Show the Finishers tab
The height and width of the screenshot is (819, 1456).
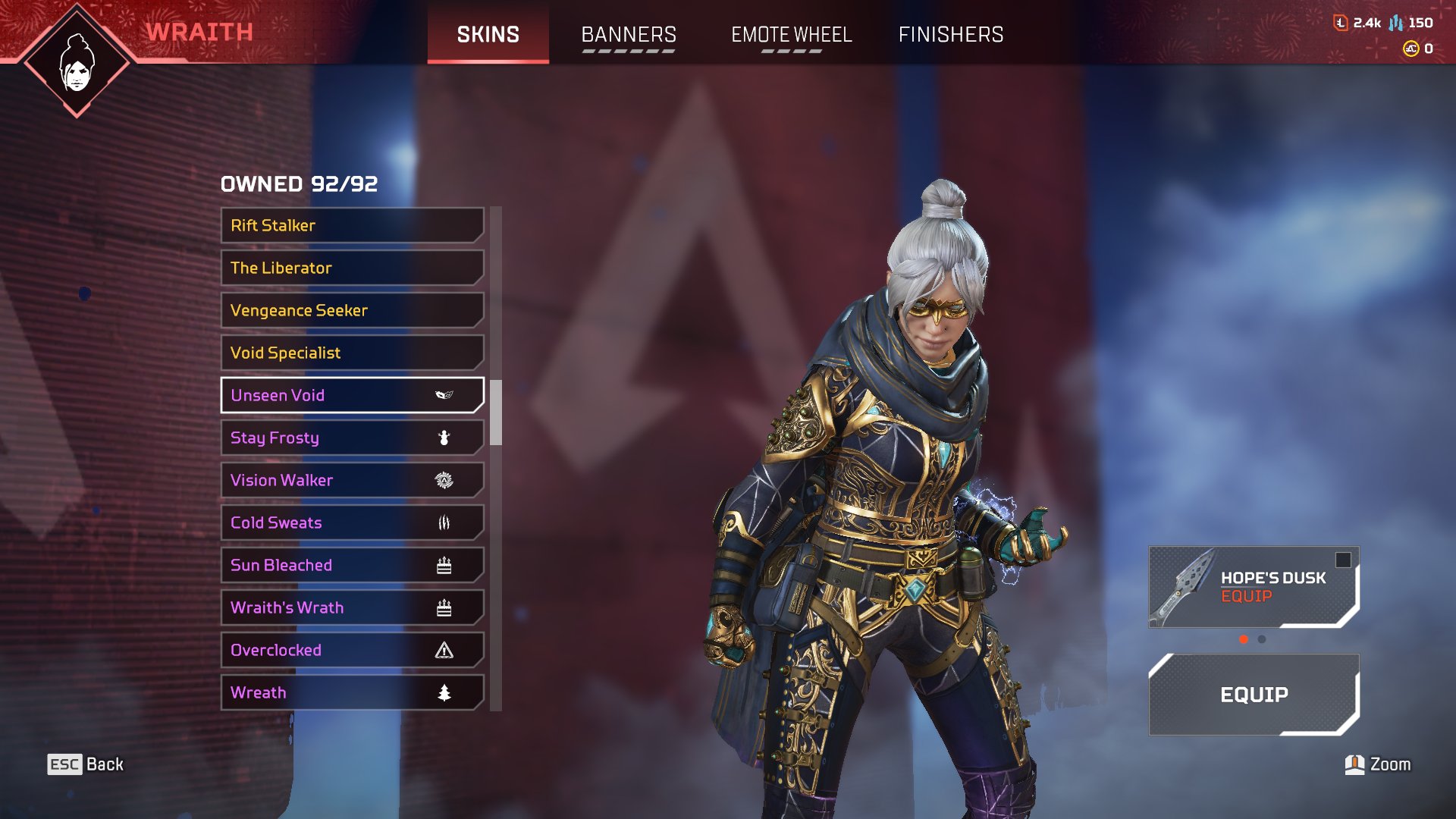pos(951,35)
